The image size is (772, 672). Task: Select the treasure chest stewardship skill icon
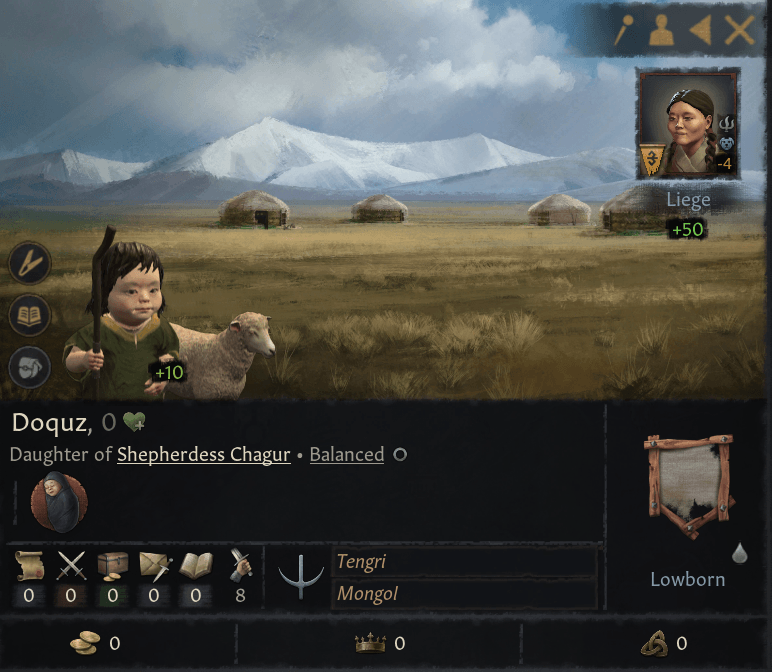113,567
